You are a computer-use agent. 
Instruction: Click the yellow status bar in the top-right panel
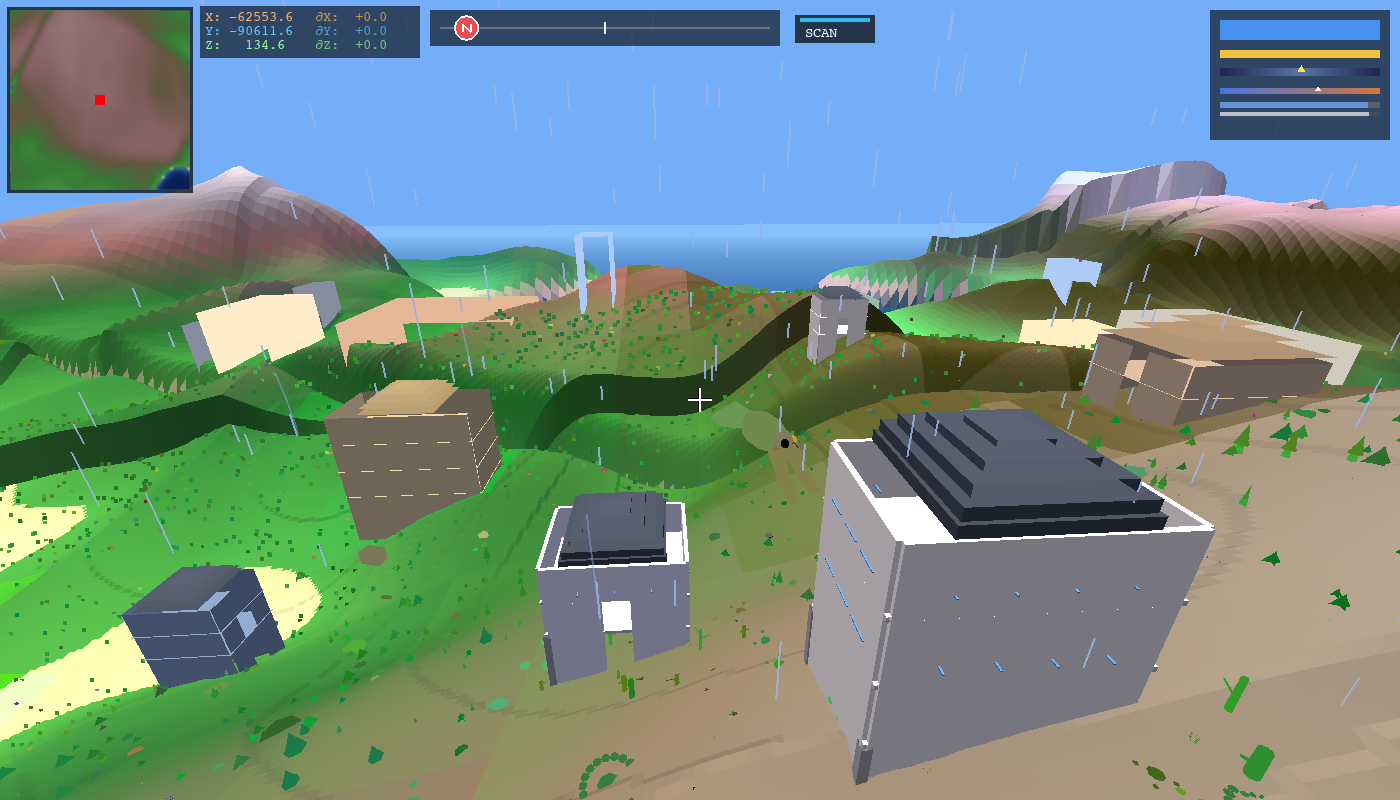(1300, 53)
